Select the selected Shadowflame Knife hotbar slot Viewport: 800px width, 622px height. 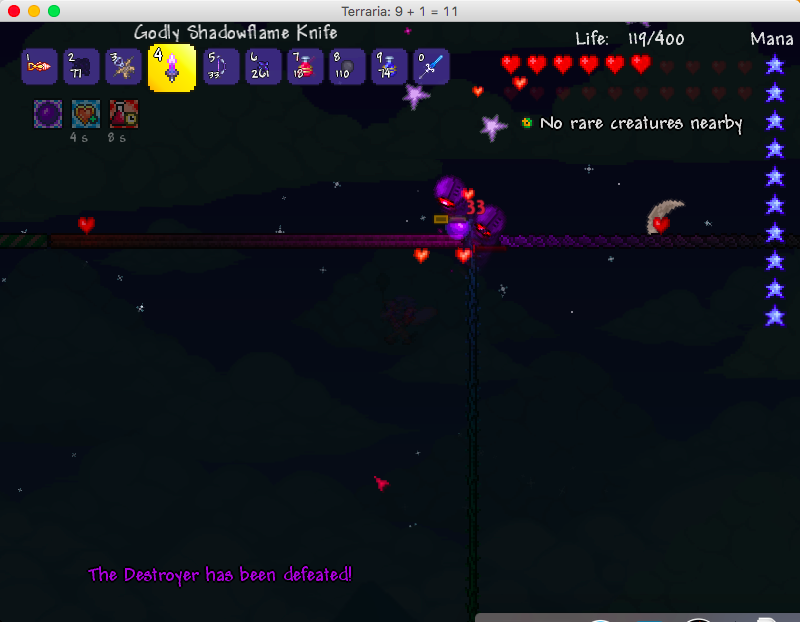tap(171, 68)
